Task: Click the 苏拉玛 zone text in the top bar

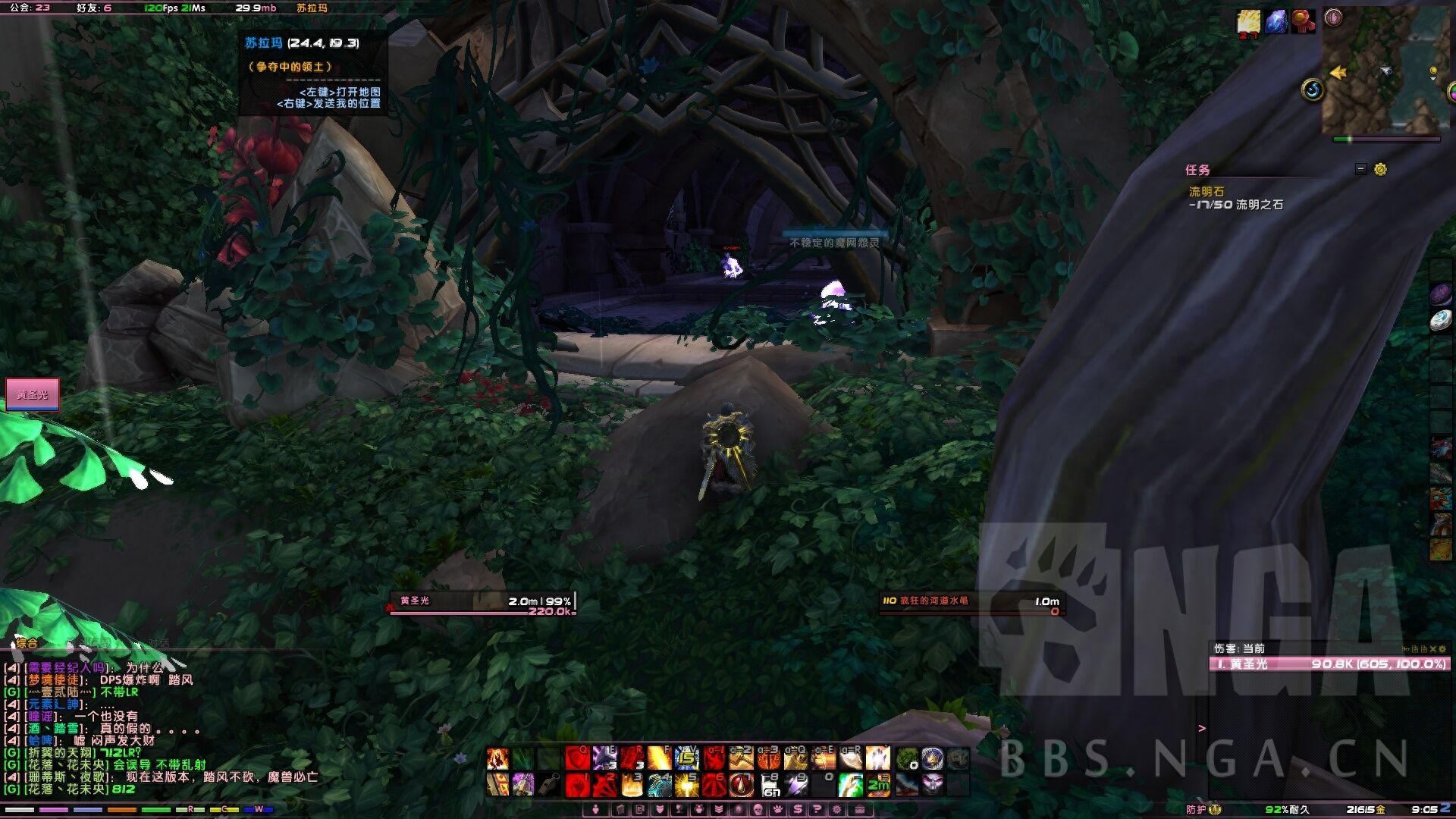Action: click(312, 8)
